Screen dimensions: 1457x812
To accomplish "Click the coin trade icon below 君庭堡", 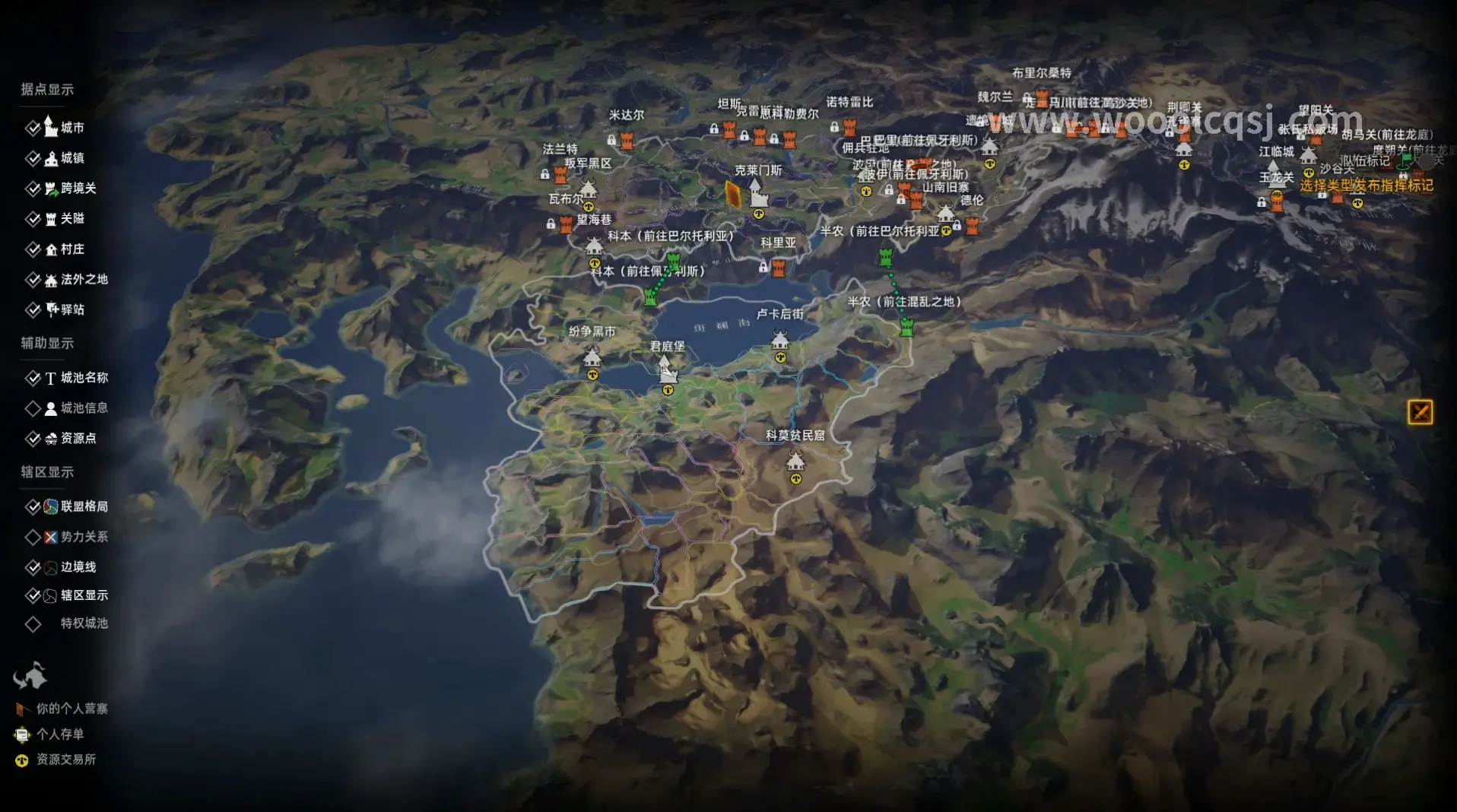I will pyautogui.click(x=667, y=390).
